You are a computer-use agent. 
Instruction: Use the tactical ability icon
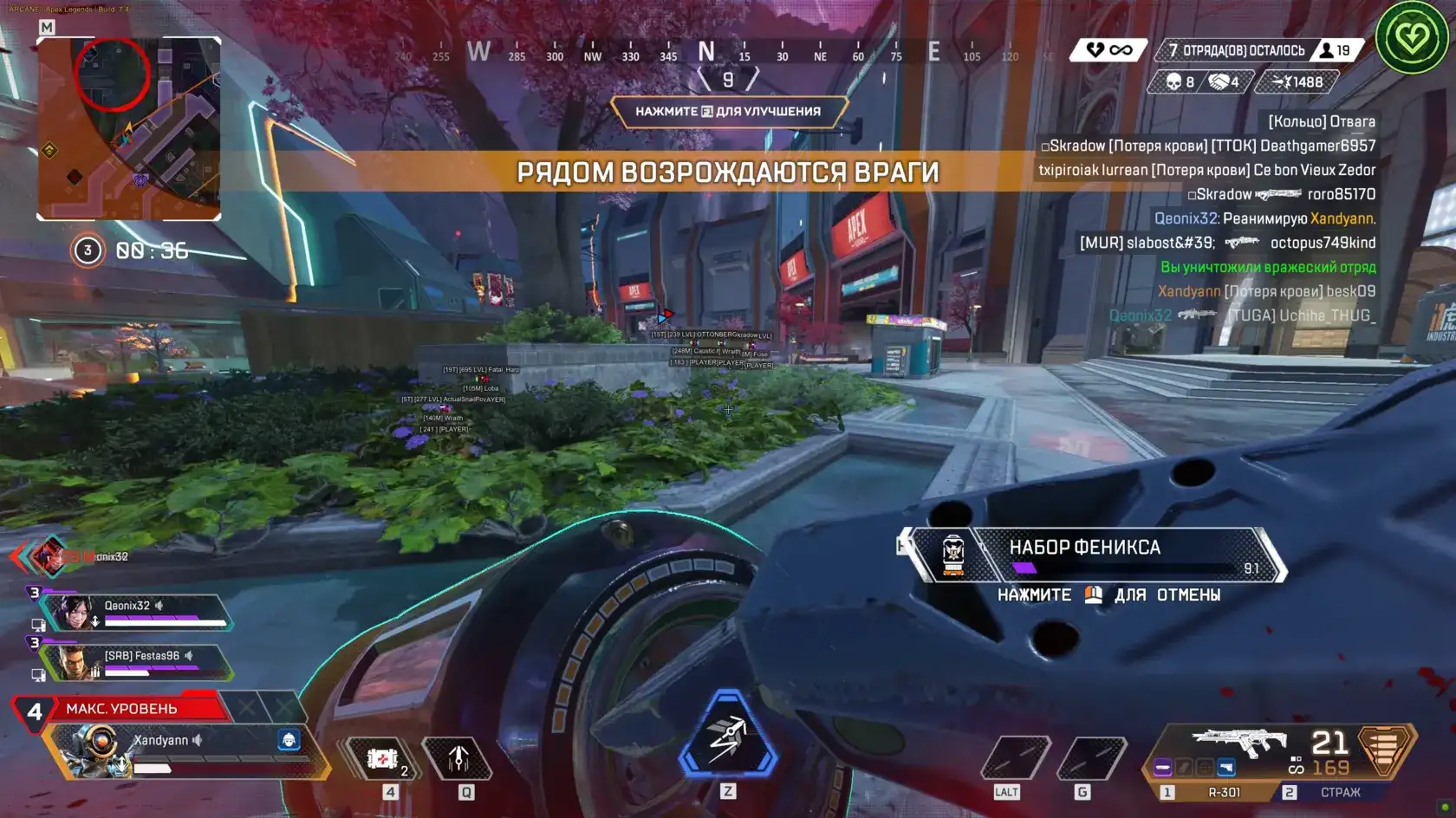(x=458, y=759)
